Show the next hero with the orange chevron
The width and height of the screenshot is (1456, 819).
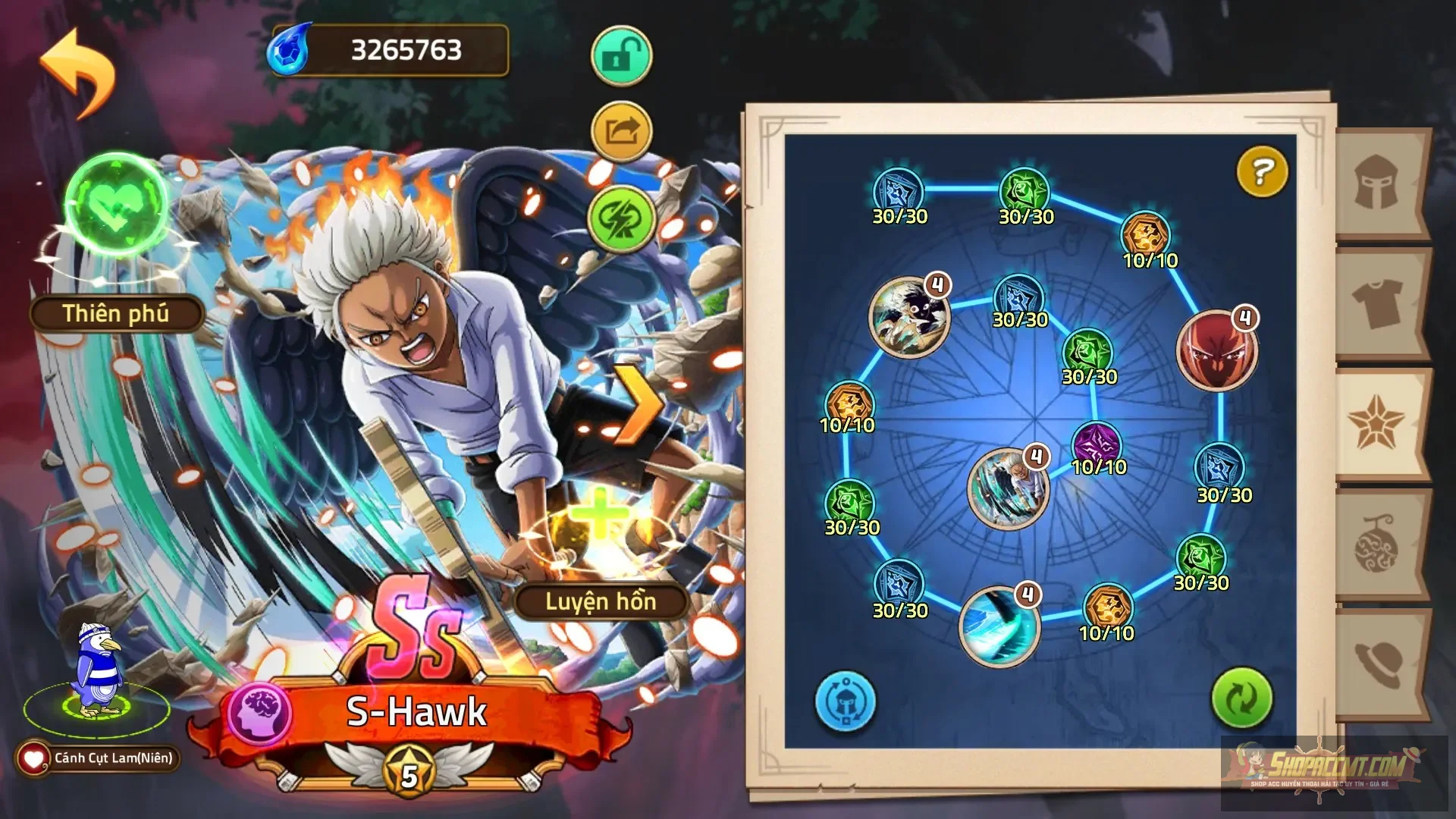click(635, 404)
